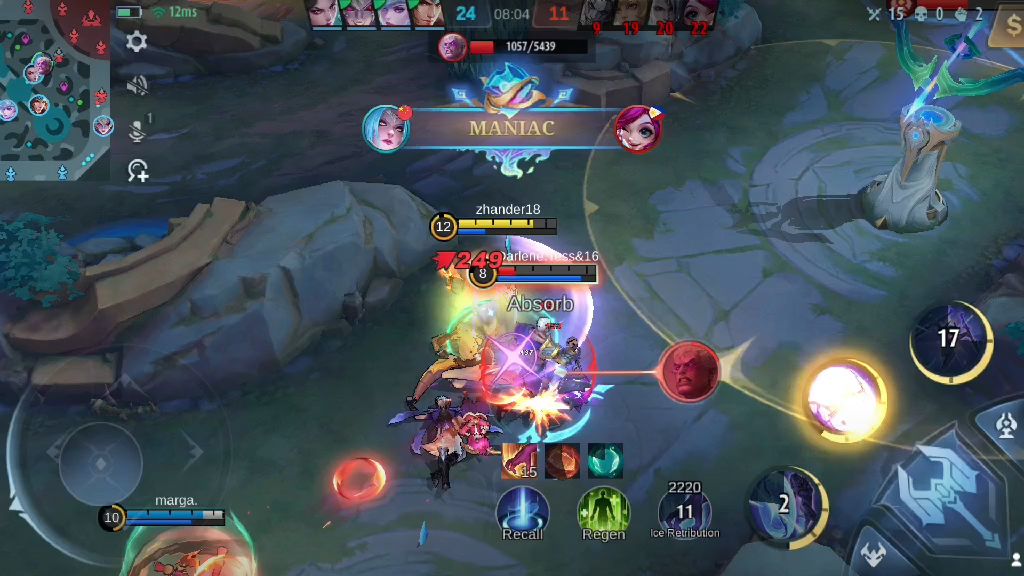1024x576 pixels.
Task: Cast the glowing yellow skill
Action: (x=845, y=398)
